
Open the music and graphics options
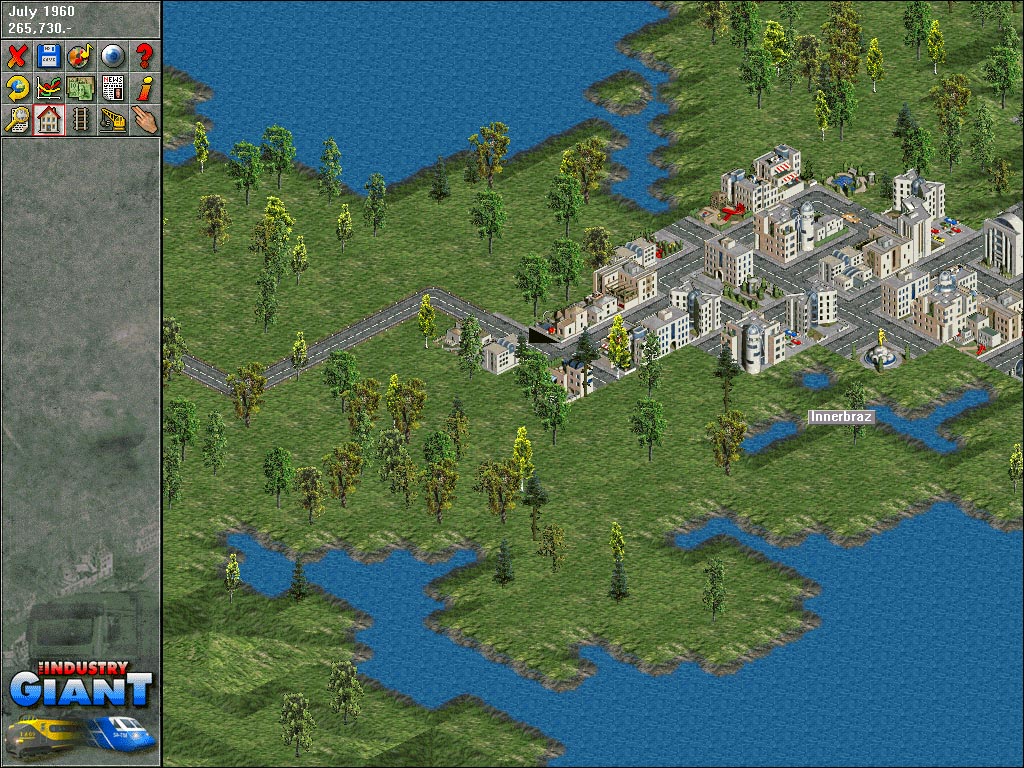click(x=80, y=56)
